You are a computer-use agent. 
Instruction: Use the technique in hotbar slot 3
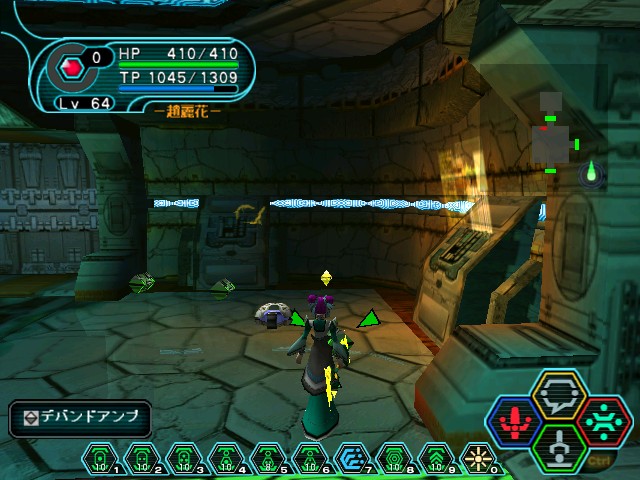click(x=184, y=458)
